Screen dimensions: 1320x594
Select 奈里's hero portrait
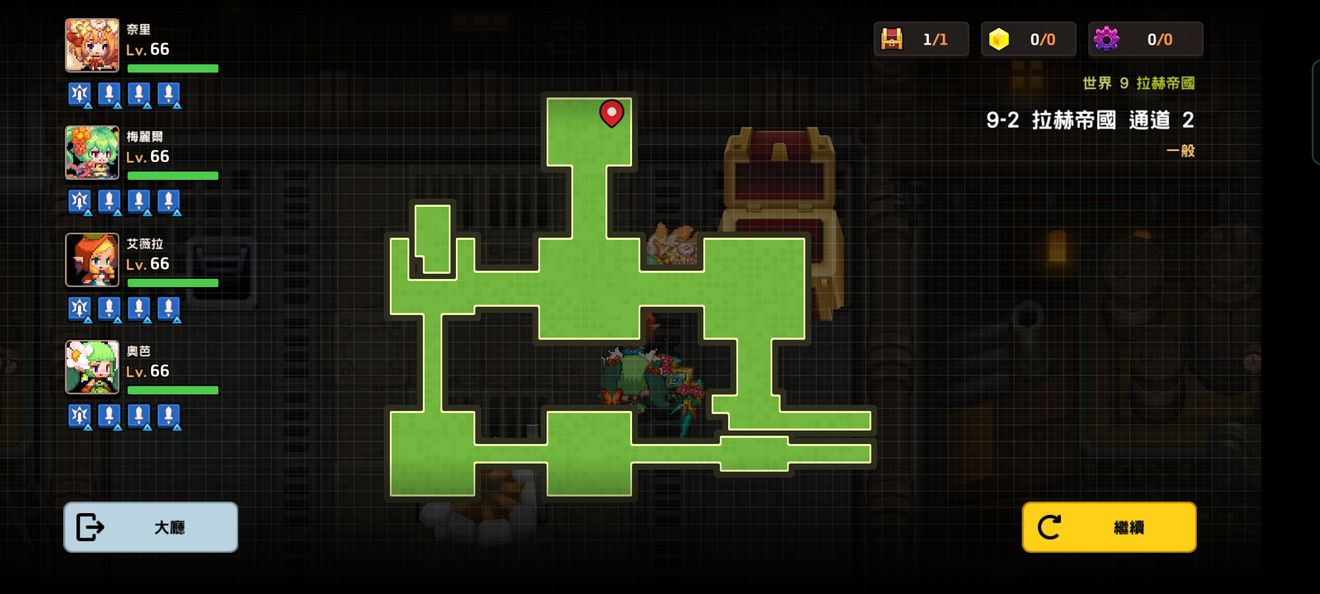coord(92,45)
